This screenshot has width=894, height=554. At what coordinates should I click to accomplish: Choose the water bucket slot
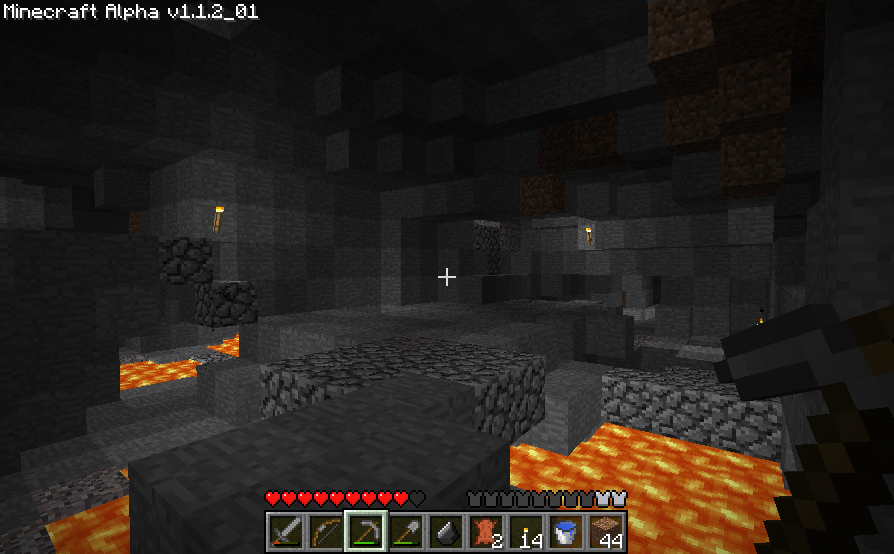[566, 531]
